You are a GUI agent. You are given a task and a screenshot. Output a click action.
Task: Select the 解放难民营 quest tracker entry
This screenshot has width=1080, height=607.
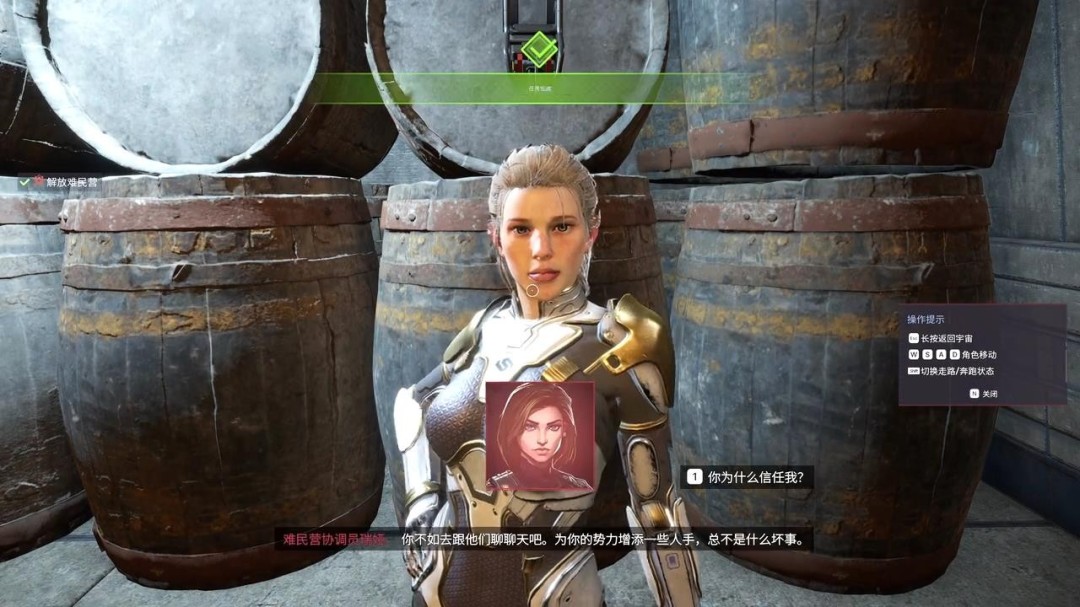pyautogui.click(x=65, y=182)
